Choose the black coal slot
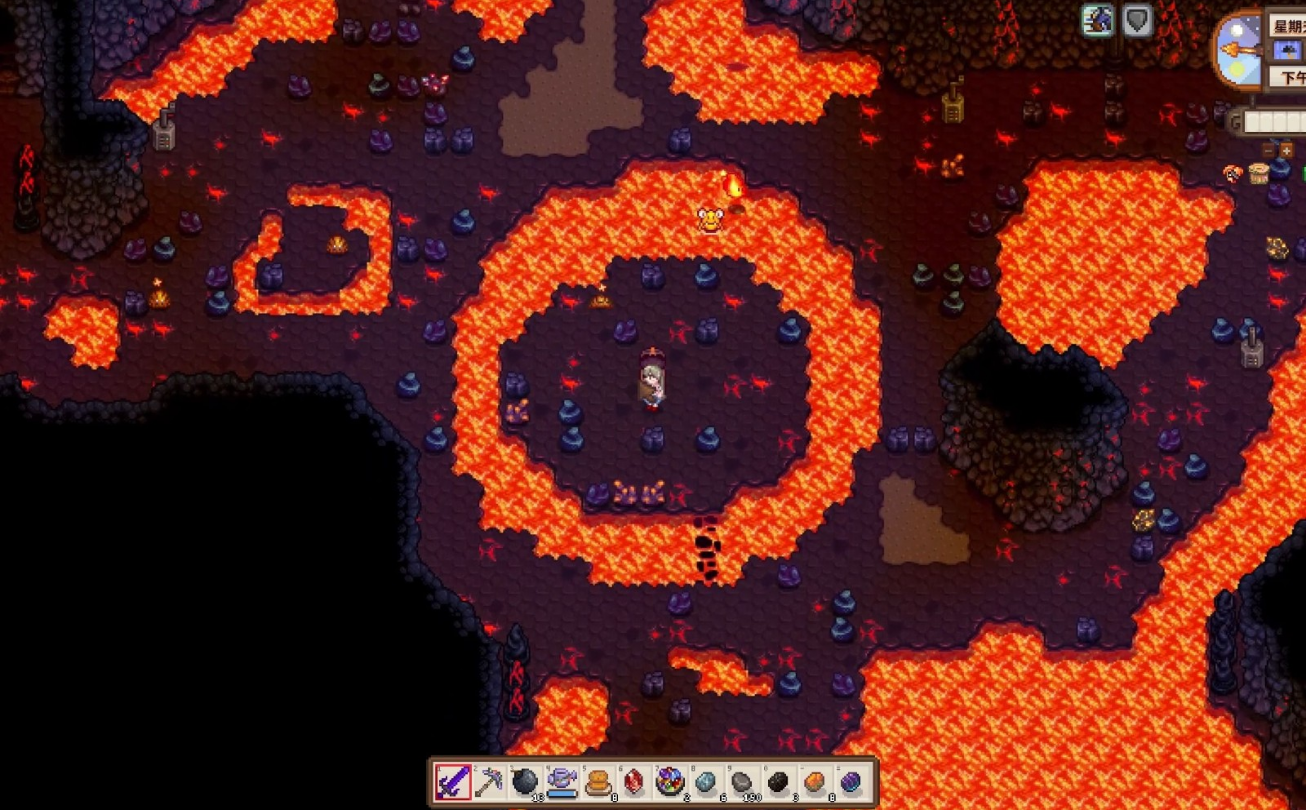Viewport: 1306px width, 810px height. (778, 781)
